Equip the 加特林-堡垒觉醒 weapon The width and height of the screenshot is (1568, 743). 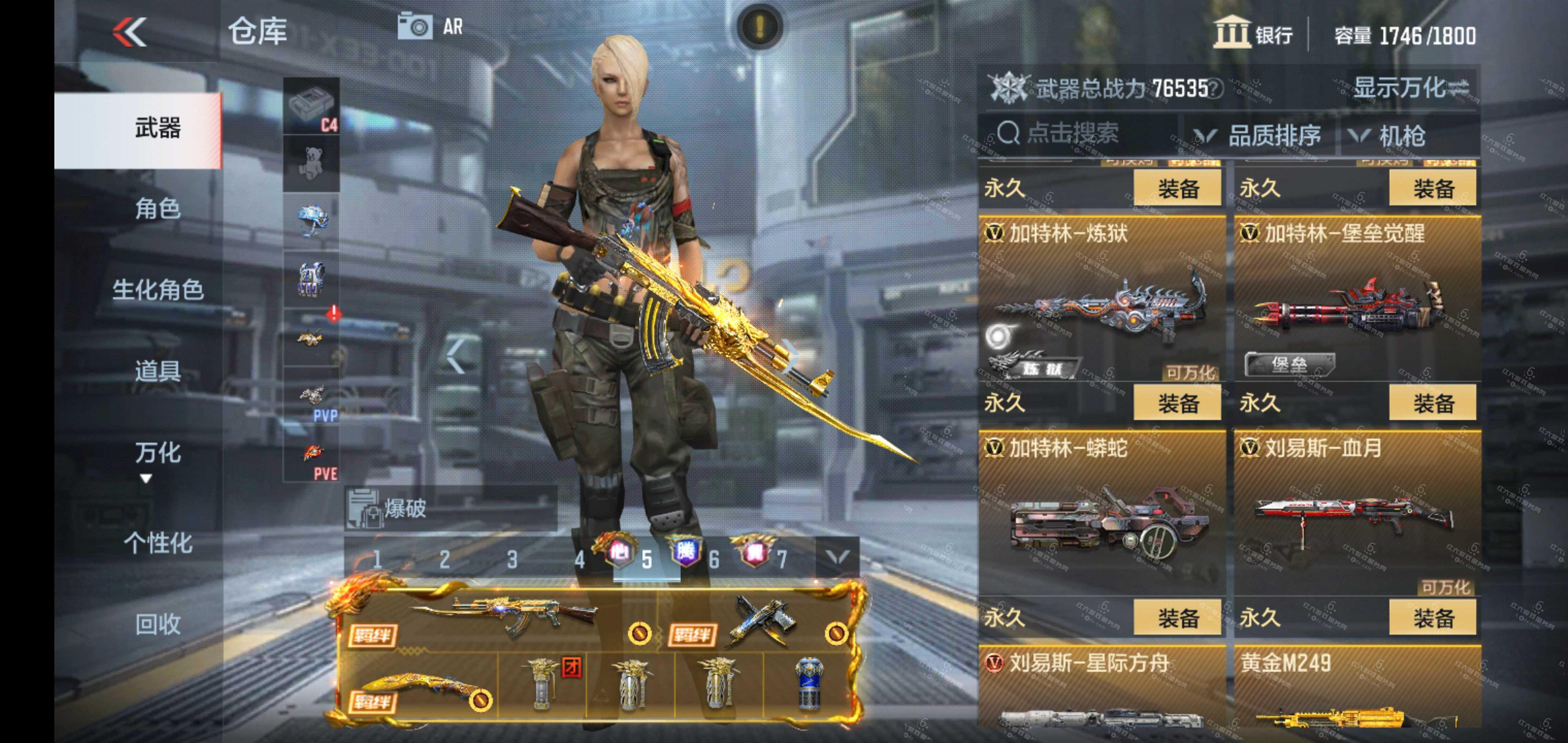pyautogui.click(x=1432, y=402)
